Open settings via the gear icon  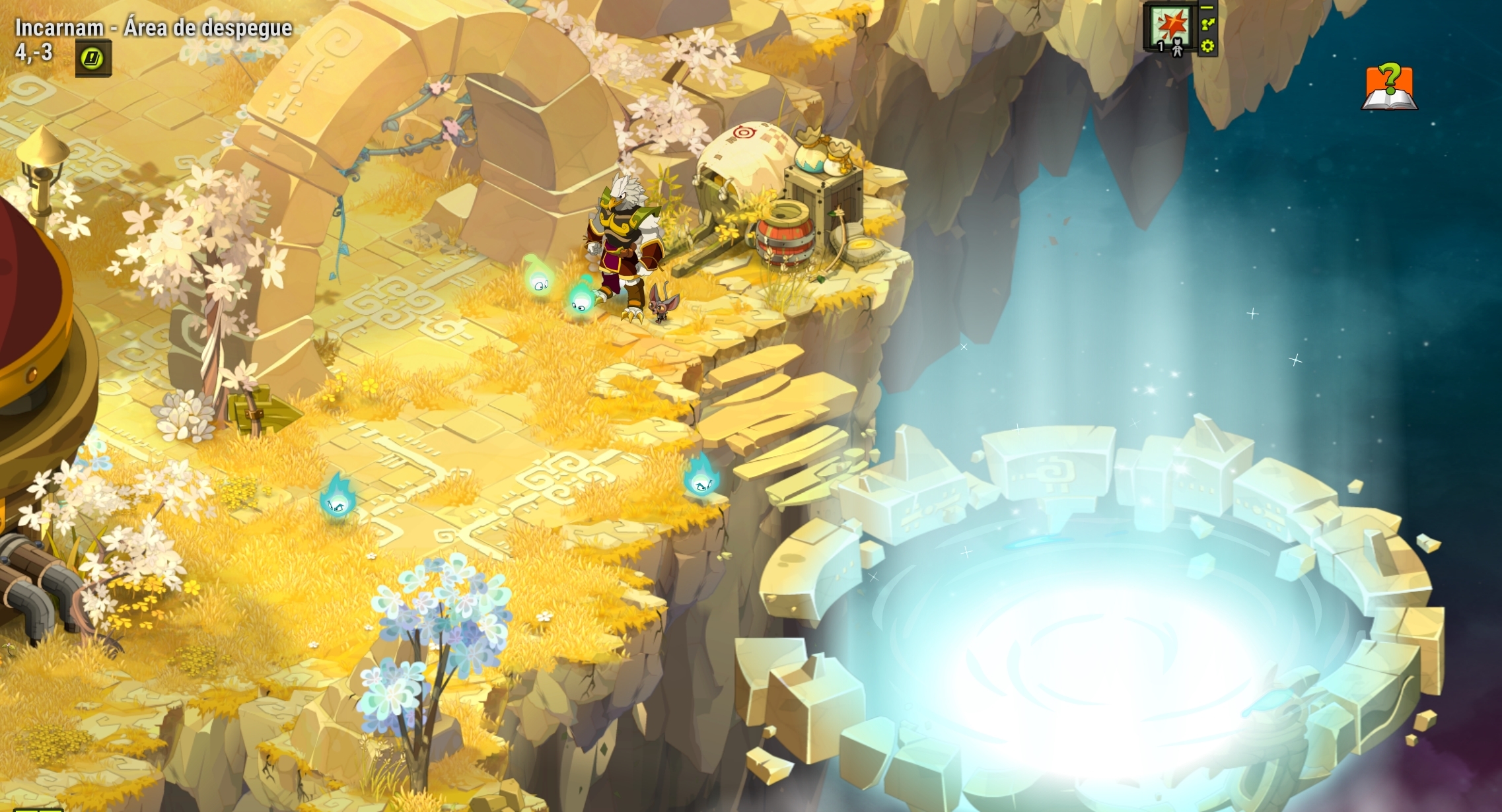click(1207, 47)
